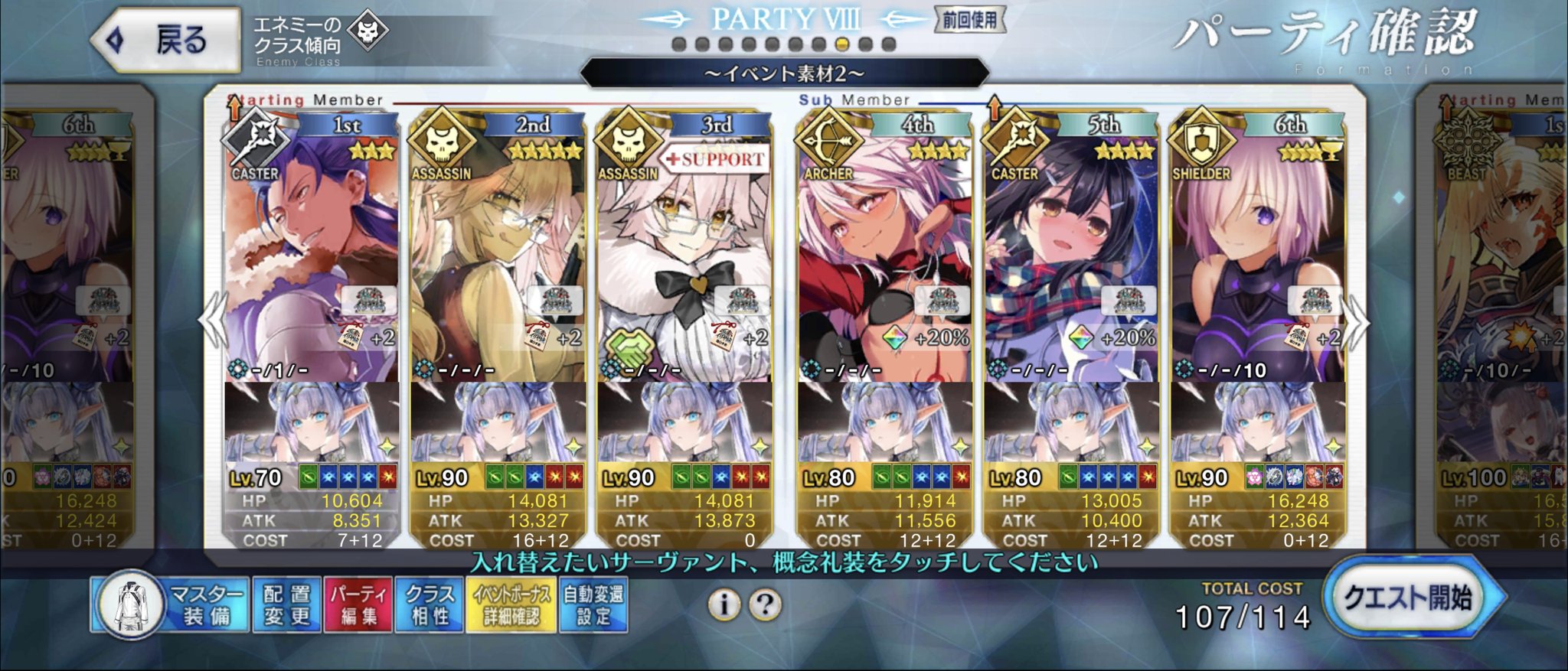Select the 6th slot Shielder servant card
This screenshot has height=671, width=1568.
pyautogui.click(x=1257, y=252)
